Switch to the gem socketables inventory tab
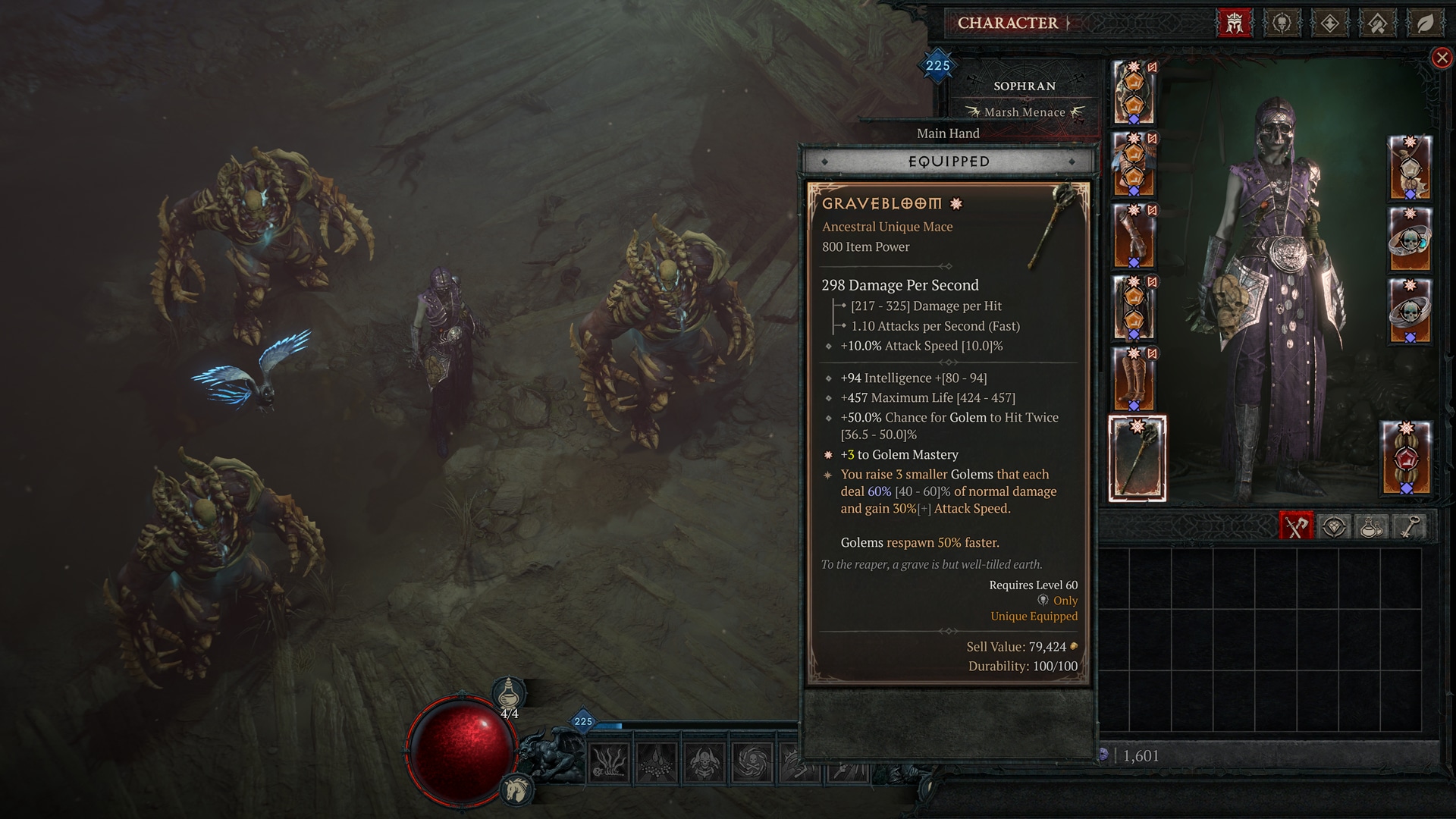 (1334, 526)
